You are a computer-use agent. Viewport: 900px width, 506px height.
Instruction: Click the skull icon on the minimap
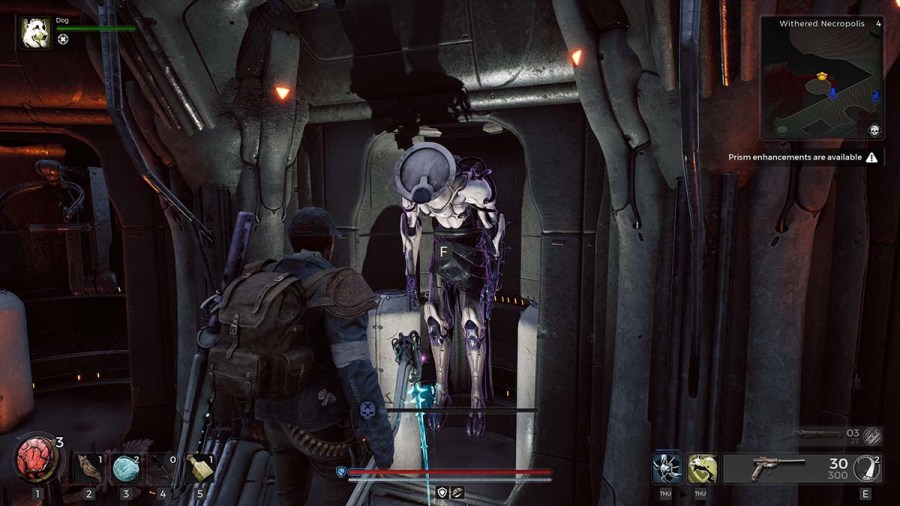pos(874,130)
